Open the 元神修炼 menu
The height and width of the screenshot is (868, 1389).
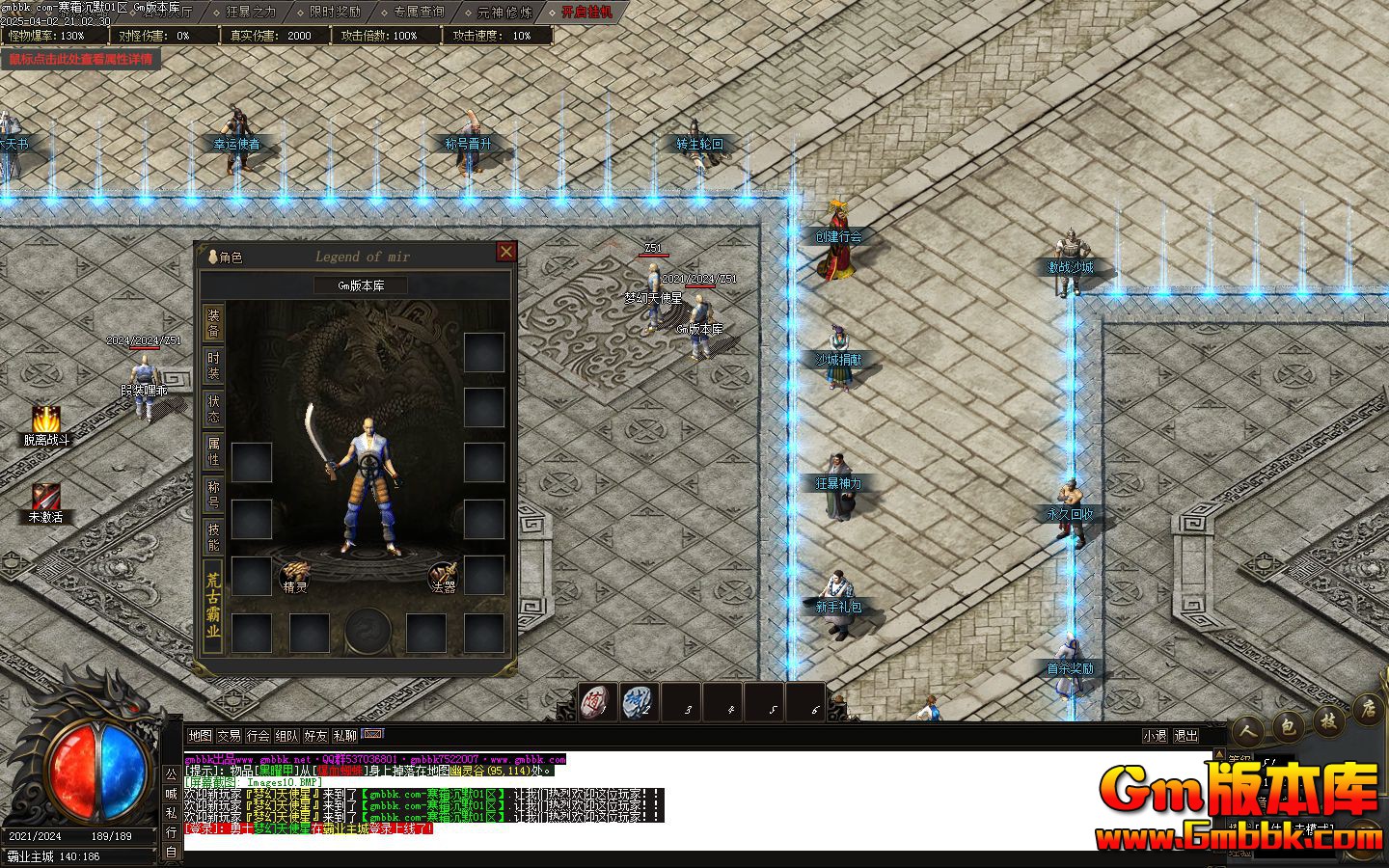click(x=504, y=13)
